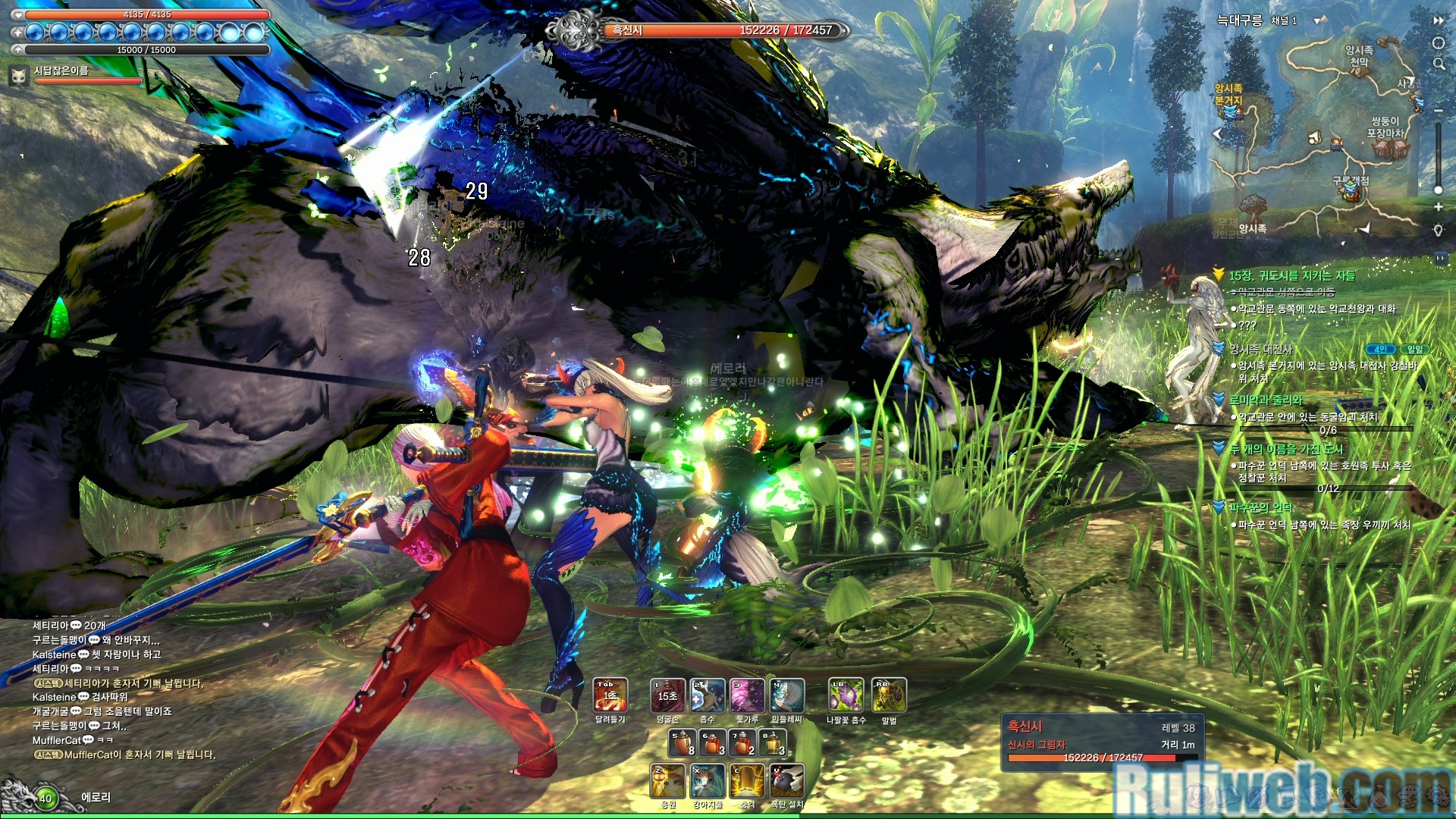Cast the 흡수 absorb skill
Image resolution: width=1456 pixels, height=819 pixels.
point(707,695)
